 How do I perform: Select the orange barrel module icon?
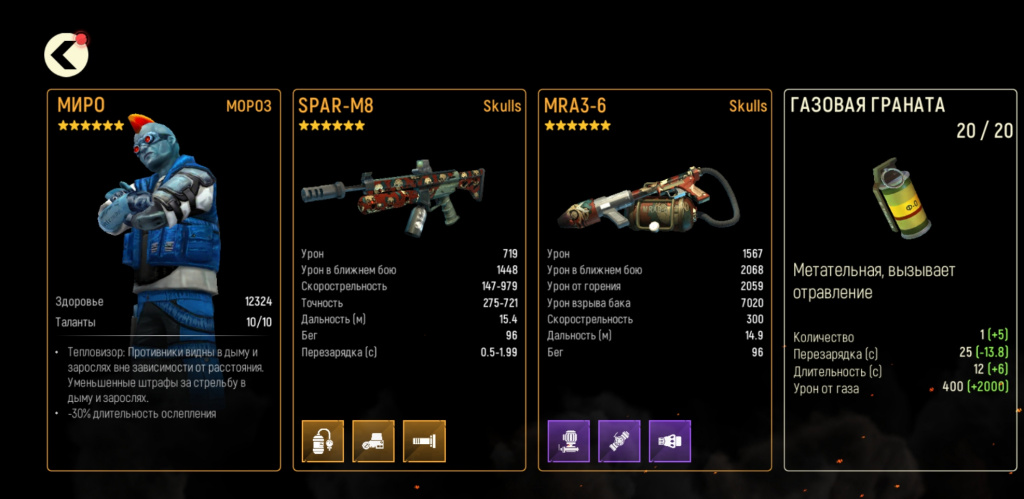coord(424,441)
